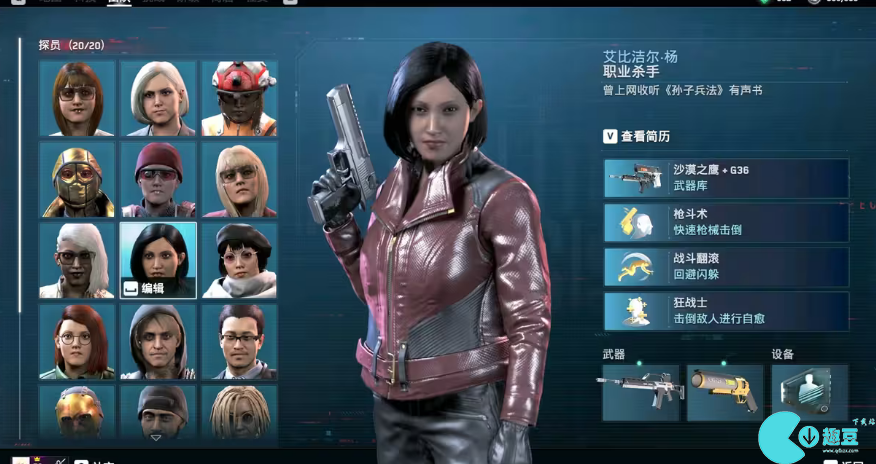Select the black bob-haired operative marked 编辑
The width and height of the screenshot is (876, 464).
(158, 260)
